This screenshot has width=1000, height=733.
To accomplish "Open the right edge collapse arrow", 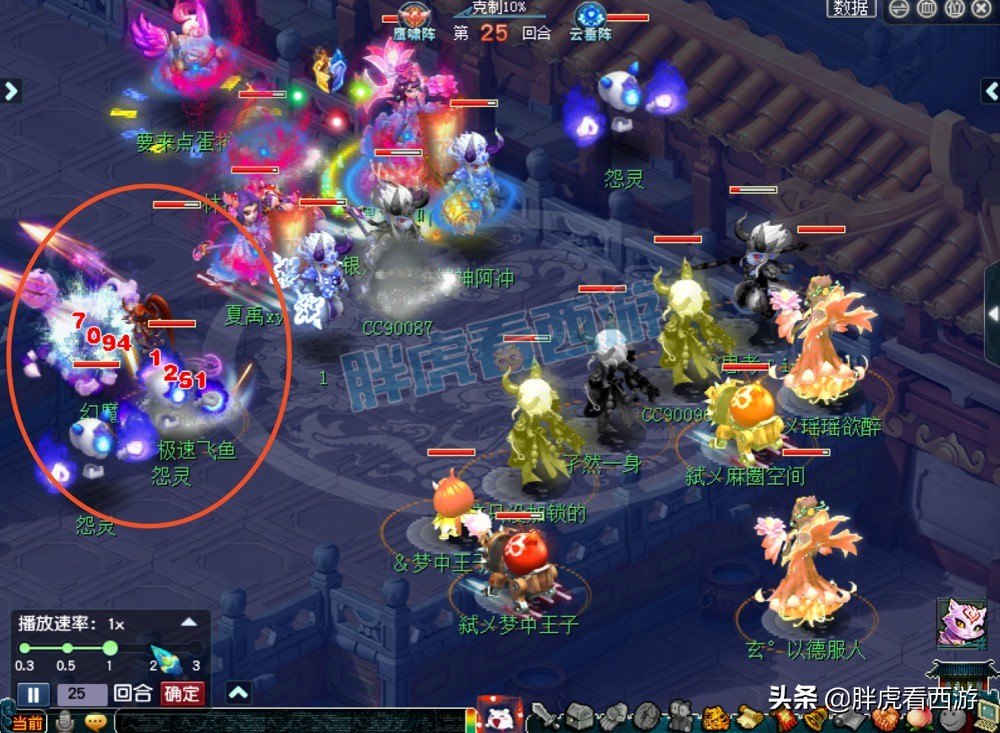I will click(x=992, y=314).
